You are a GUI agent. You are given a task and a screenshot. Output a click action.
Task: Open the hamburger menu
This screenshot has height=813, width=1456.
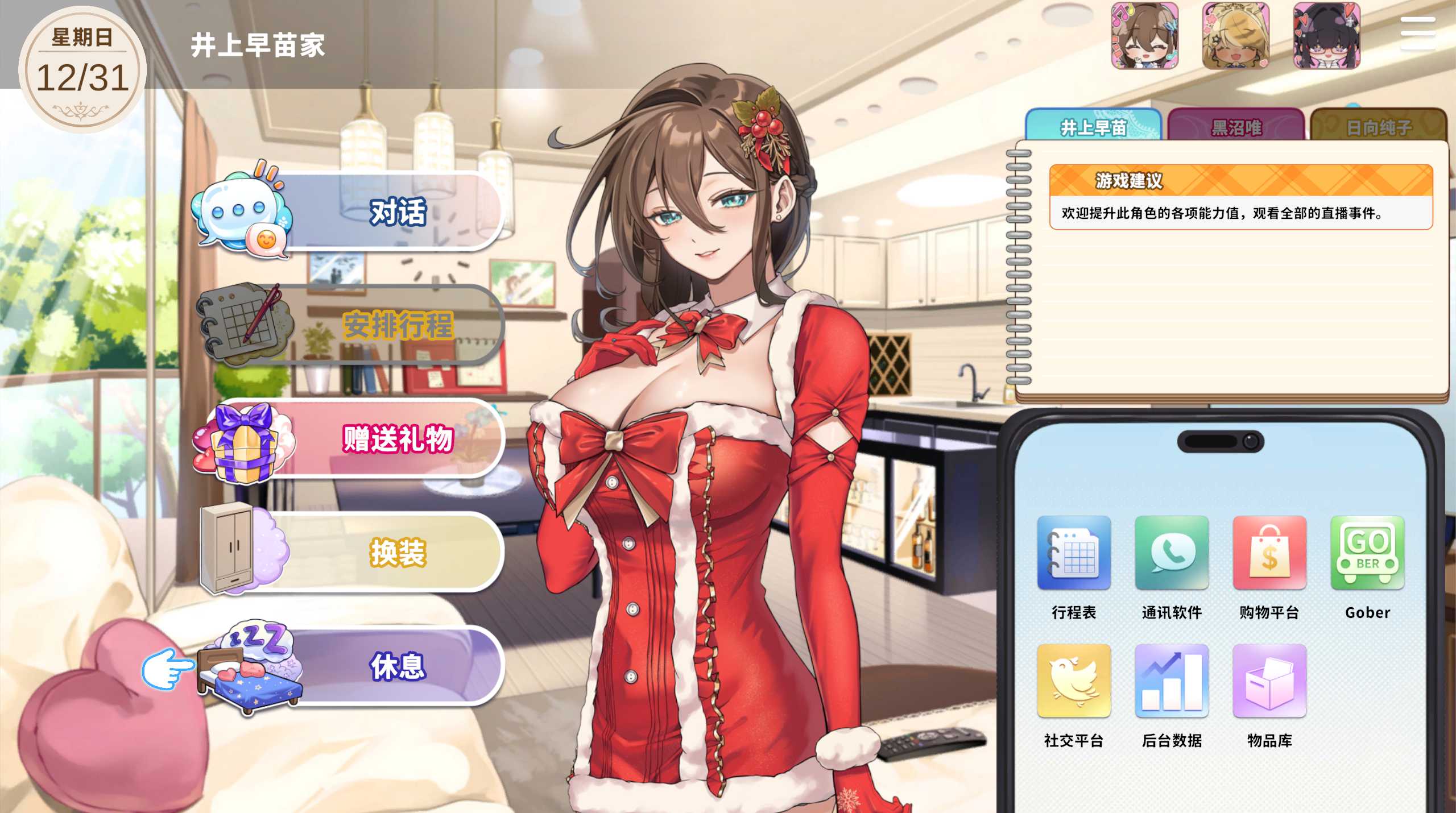click(1418, 33)
